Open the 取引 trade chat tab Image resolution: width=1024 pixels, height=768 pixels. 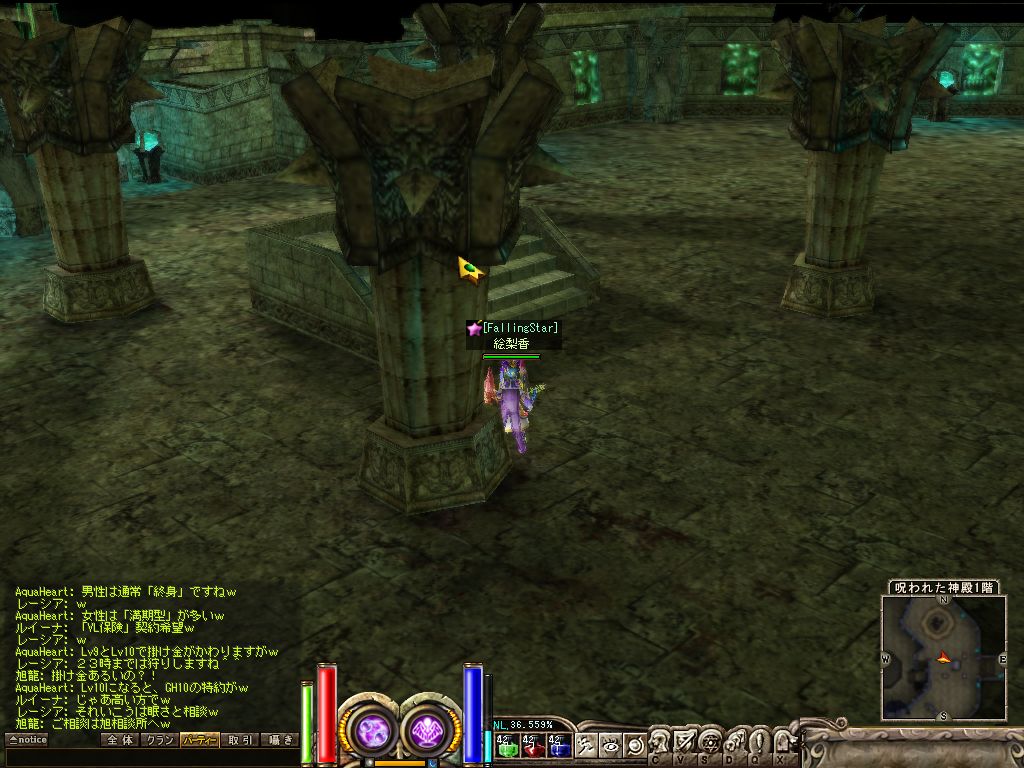tap(240, 740)
